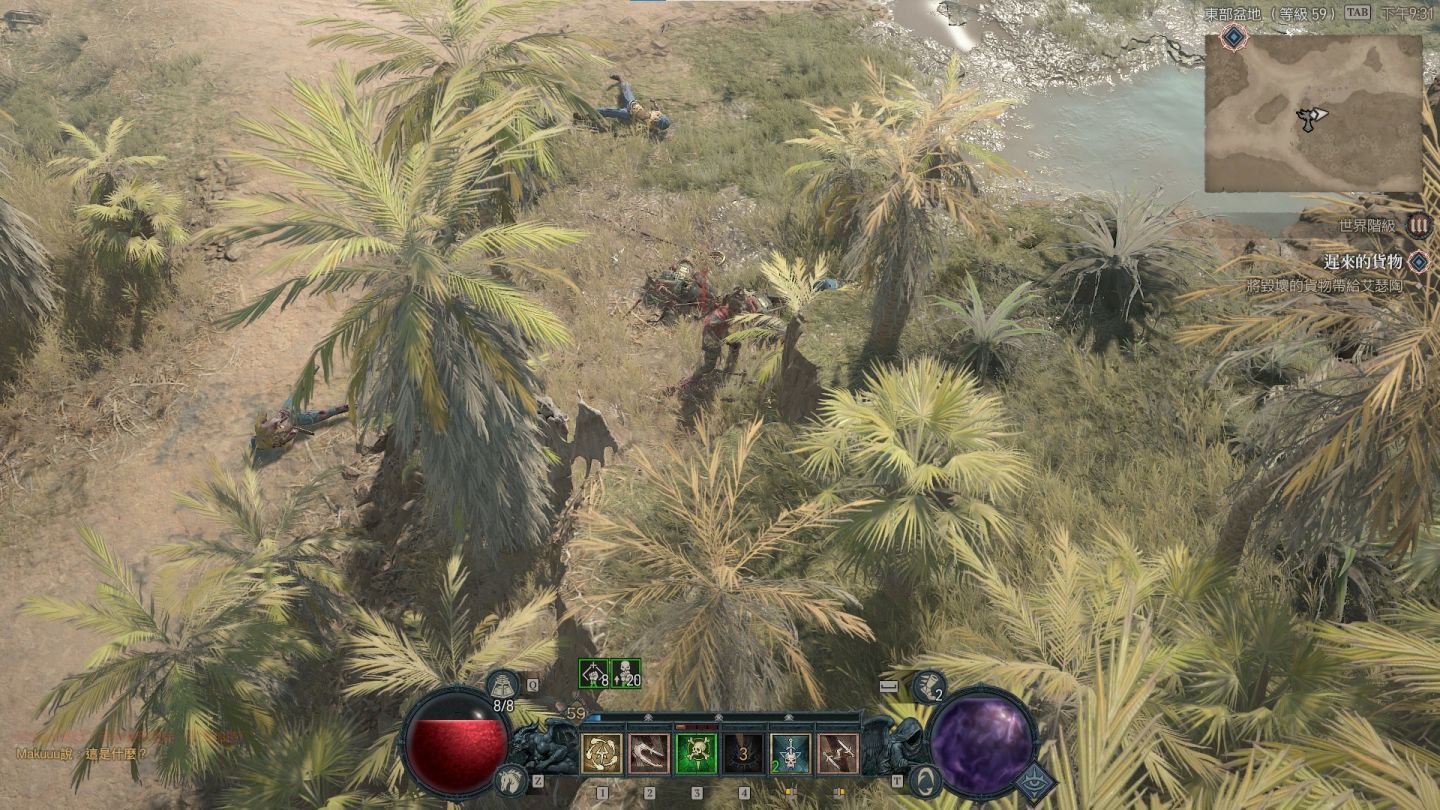Activate the swirling arrows skill in slot 1
Viewport: 1440px width, 810px height.
[602, 754]
